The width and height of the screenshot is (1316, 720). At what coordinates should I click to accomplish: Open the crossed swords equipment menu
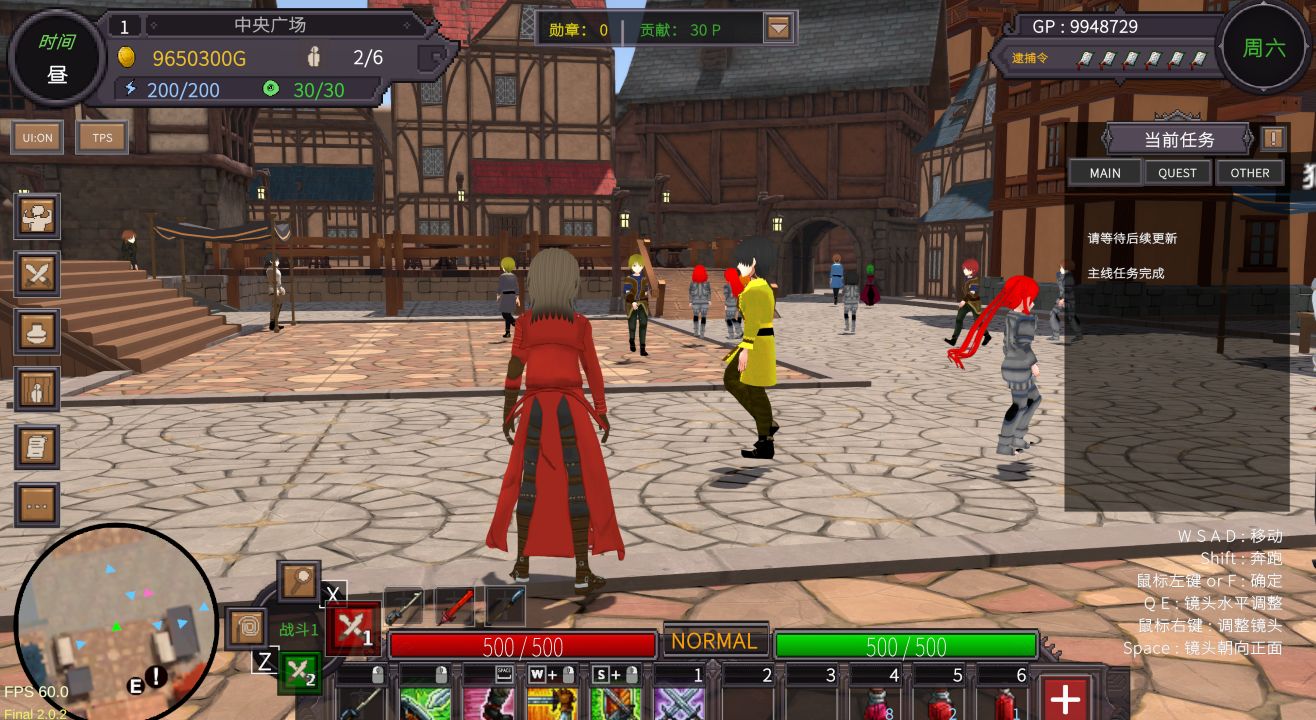pos(38,273)
